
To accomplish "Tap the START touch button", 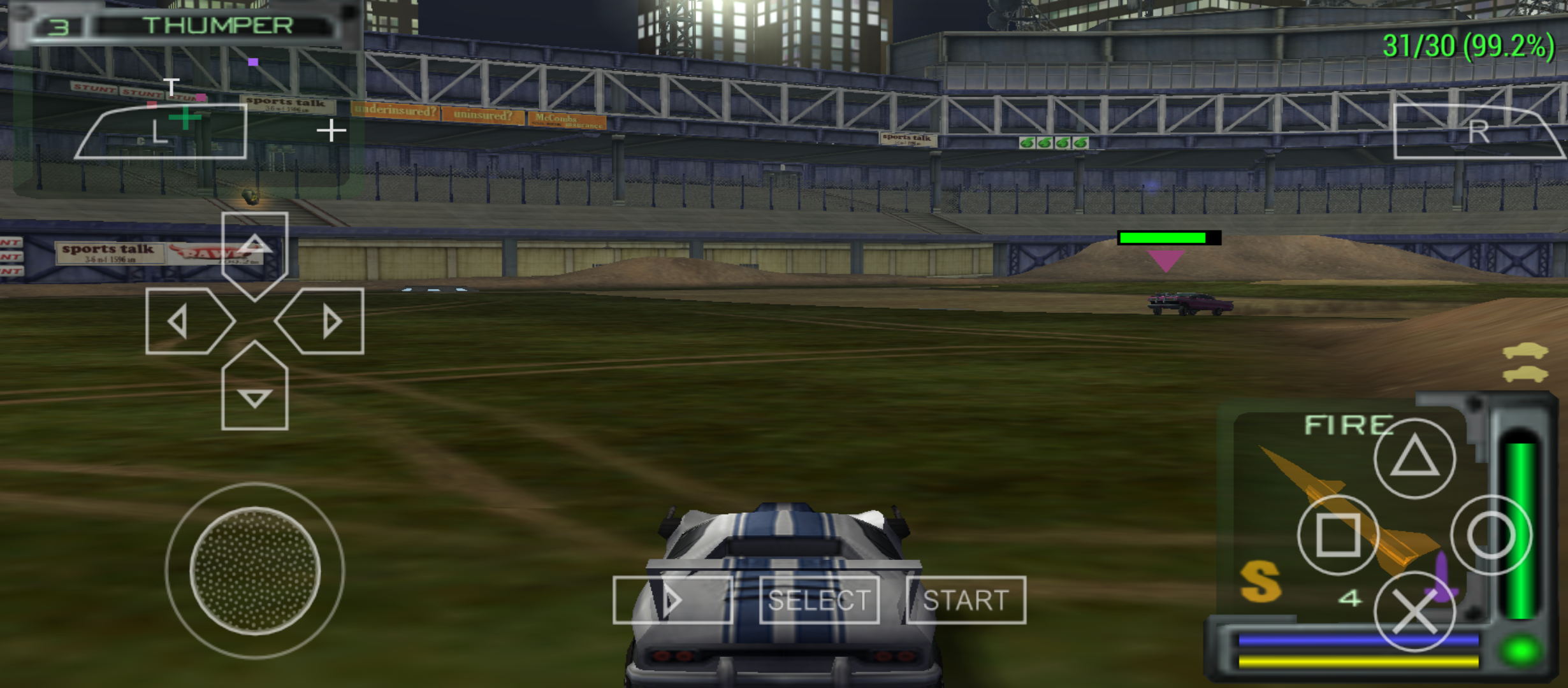I will [966, 600].
